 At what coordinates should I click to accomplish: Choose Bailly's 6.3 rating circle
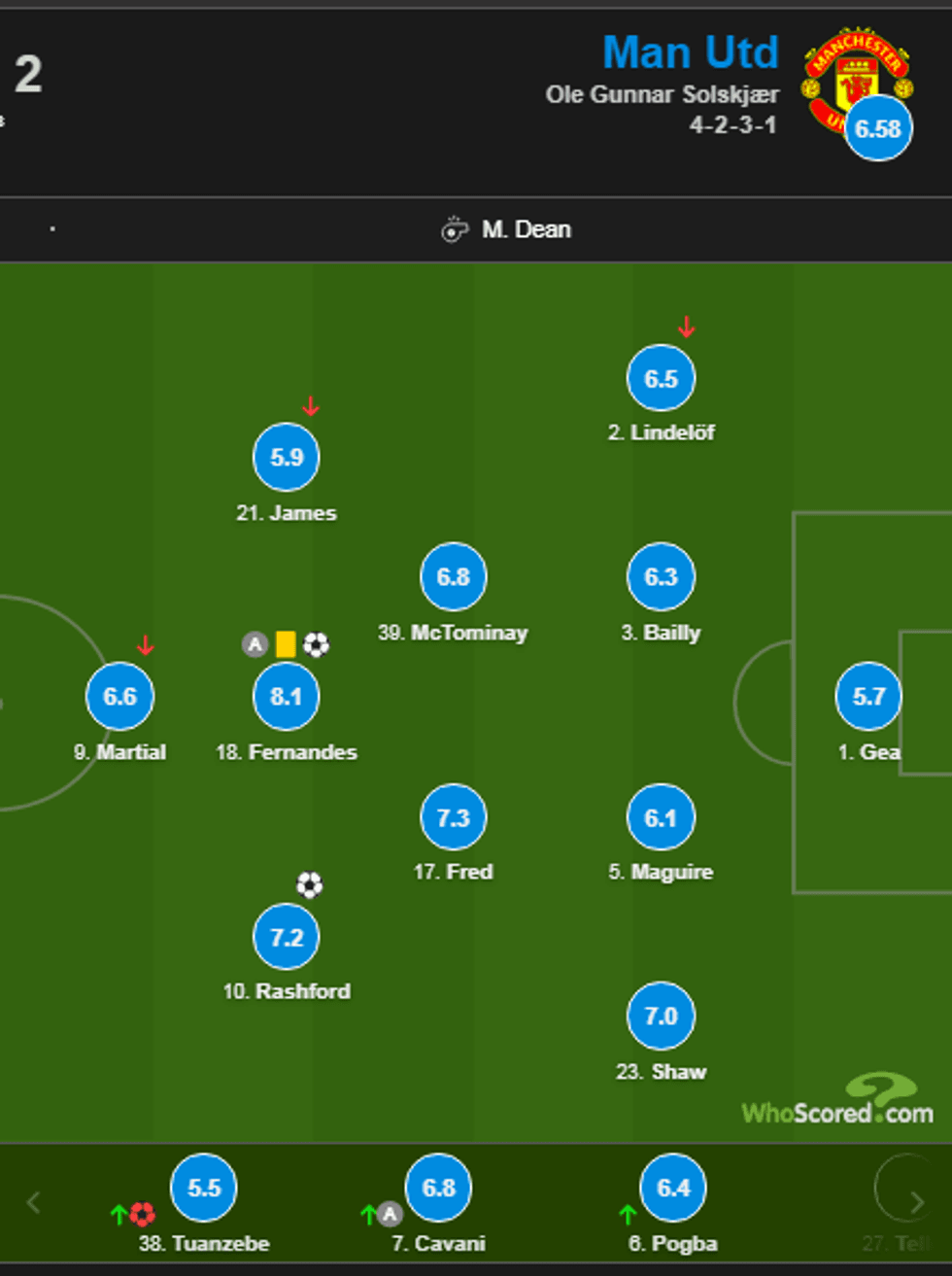click(661, 577)
